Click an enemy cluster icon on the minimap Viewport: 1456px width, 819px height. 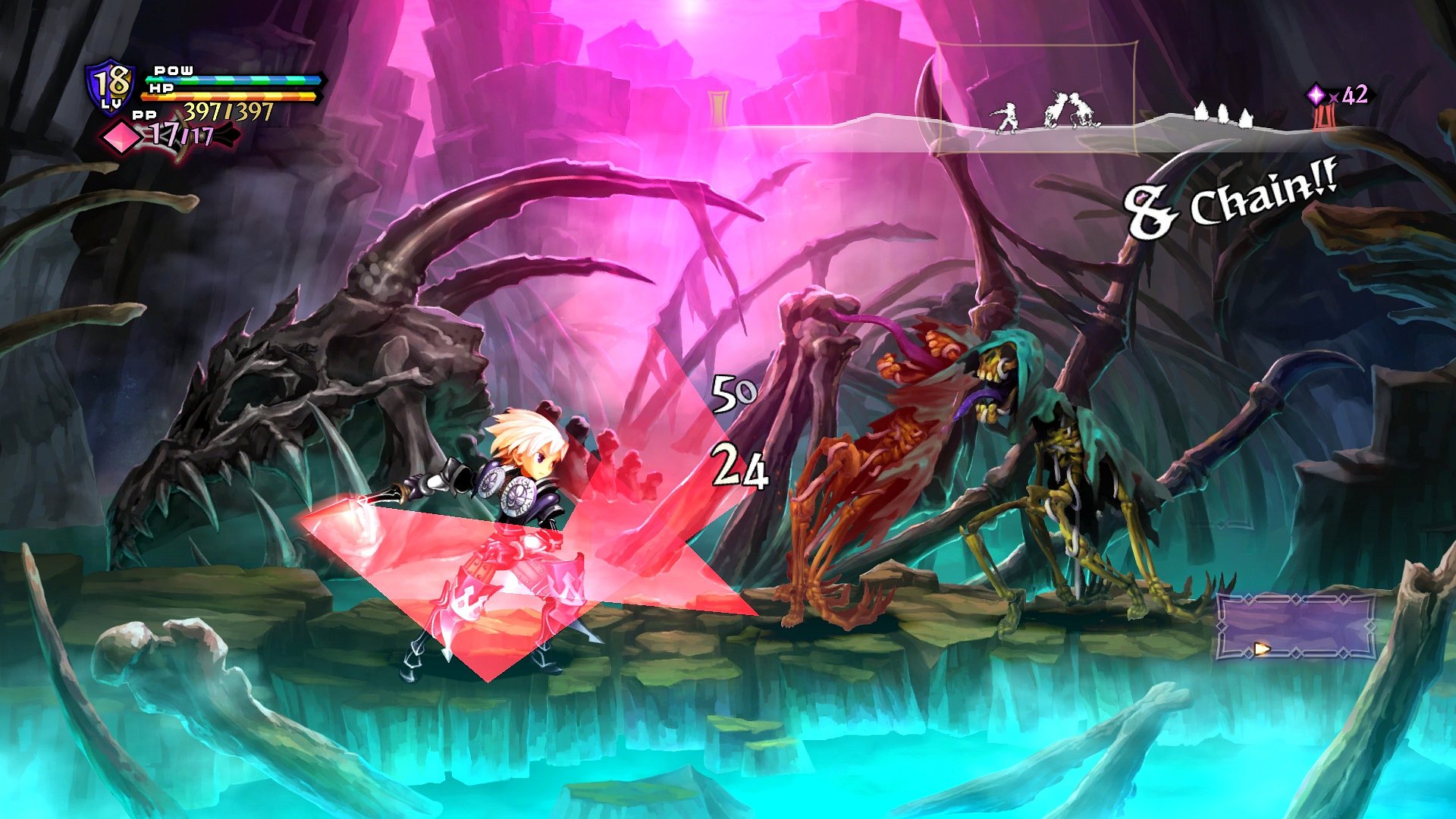click(1225, 114)
